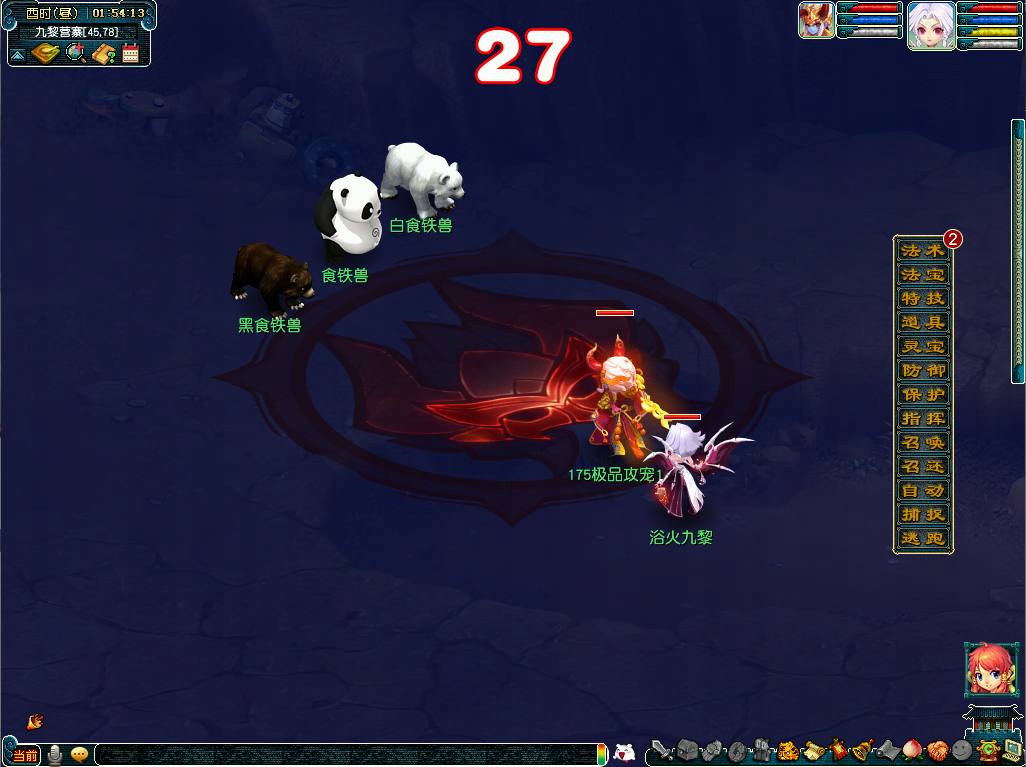Select the 保护 (Protect) command

pos(921,394)
